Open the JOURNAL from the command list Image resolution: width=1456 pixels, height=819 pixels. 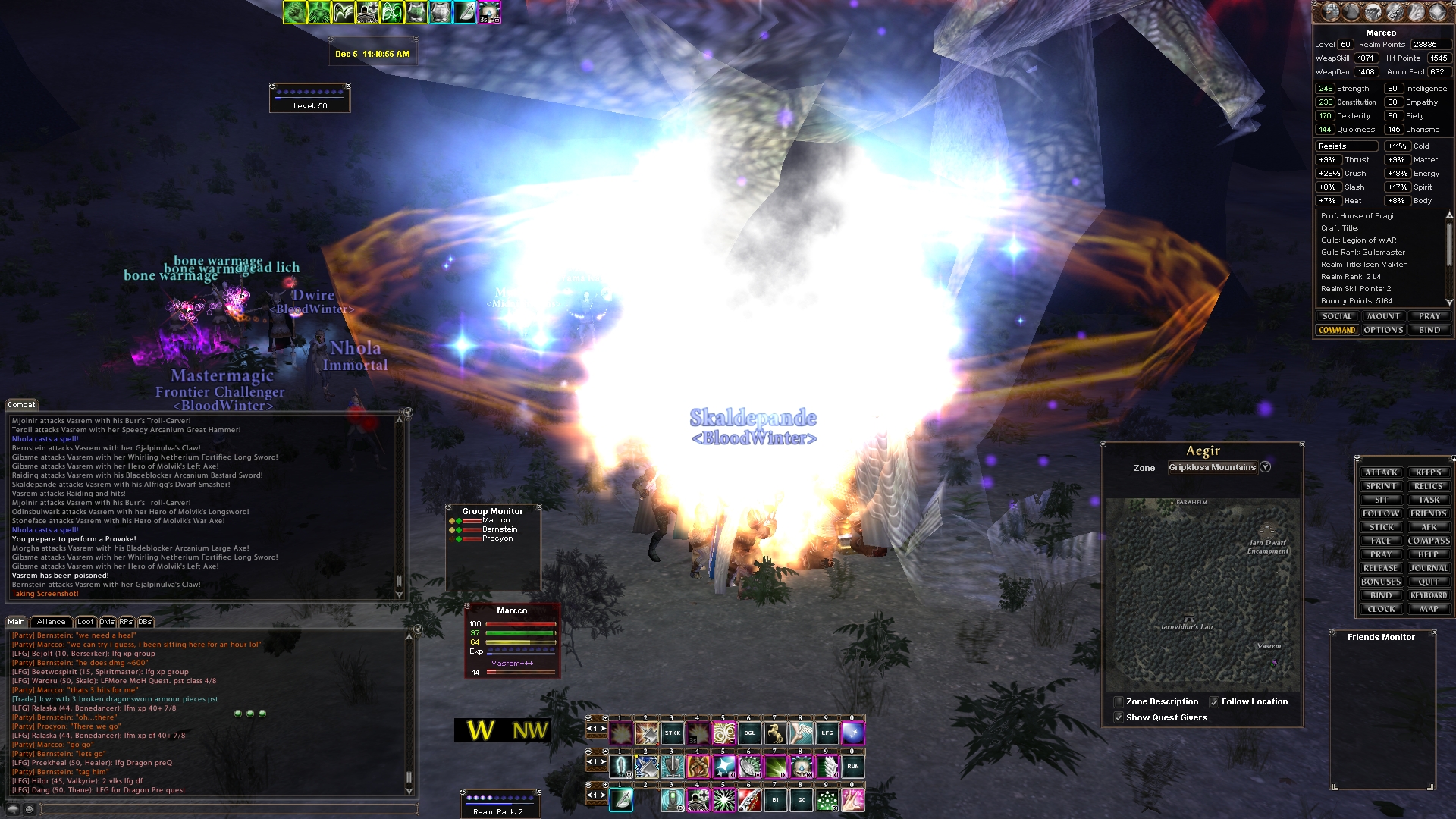click(1429, 568)
